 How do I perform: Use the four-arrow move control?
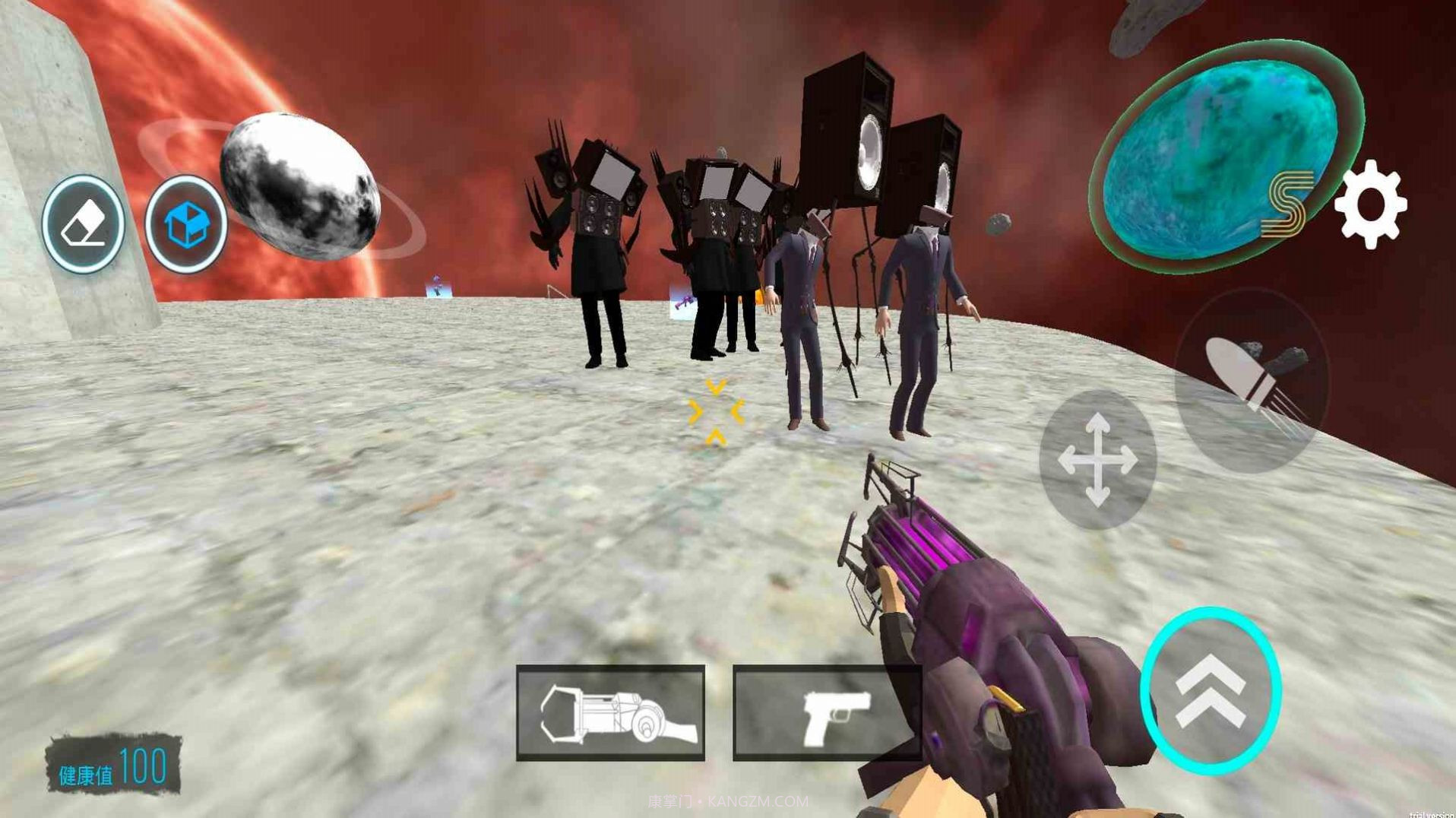[1097, 460]
